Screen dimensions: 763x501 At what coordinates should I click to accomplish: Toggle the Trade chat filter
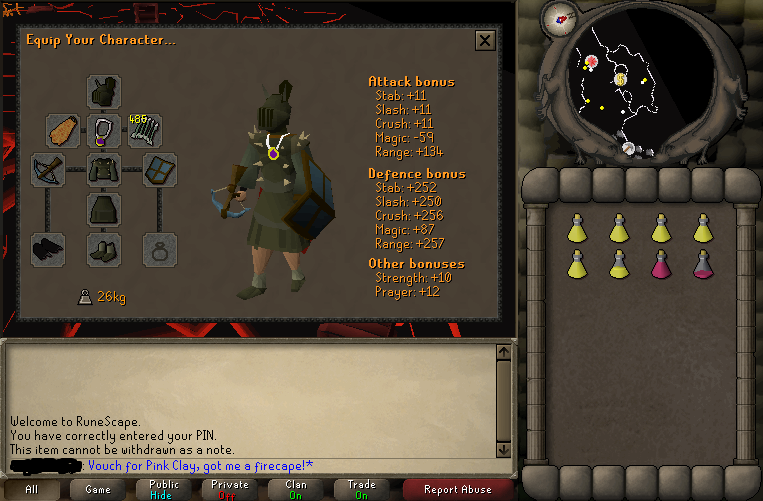(x=362, y=489)
